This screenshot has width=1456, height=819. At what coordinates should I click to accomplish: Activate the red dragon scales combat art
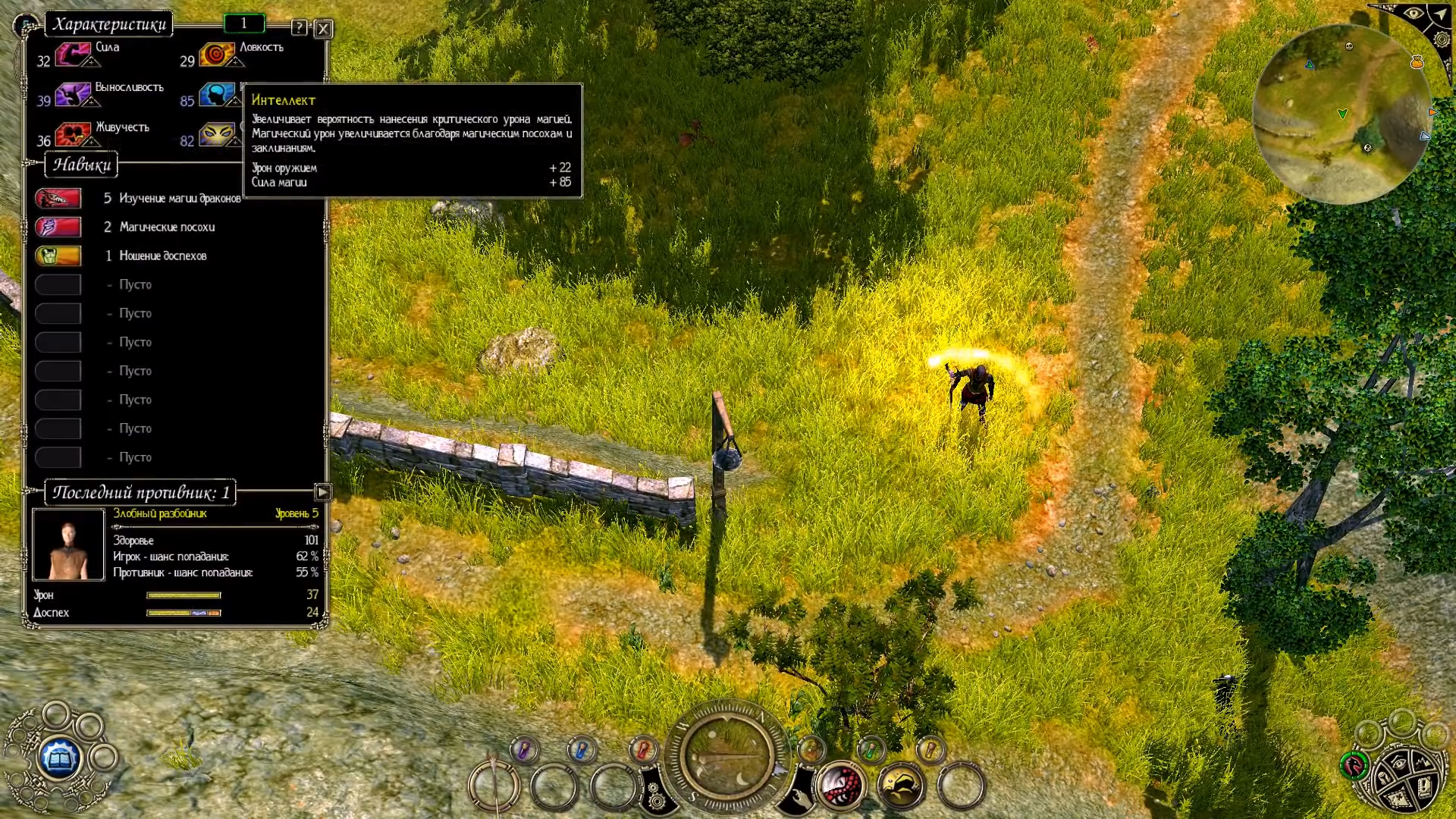pos(840,784)
